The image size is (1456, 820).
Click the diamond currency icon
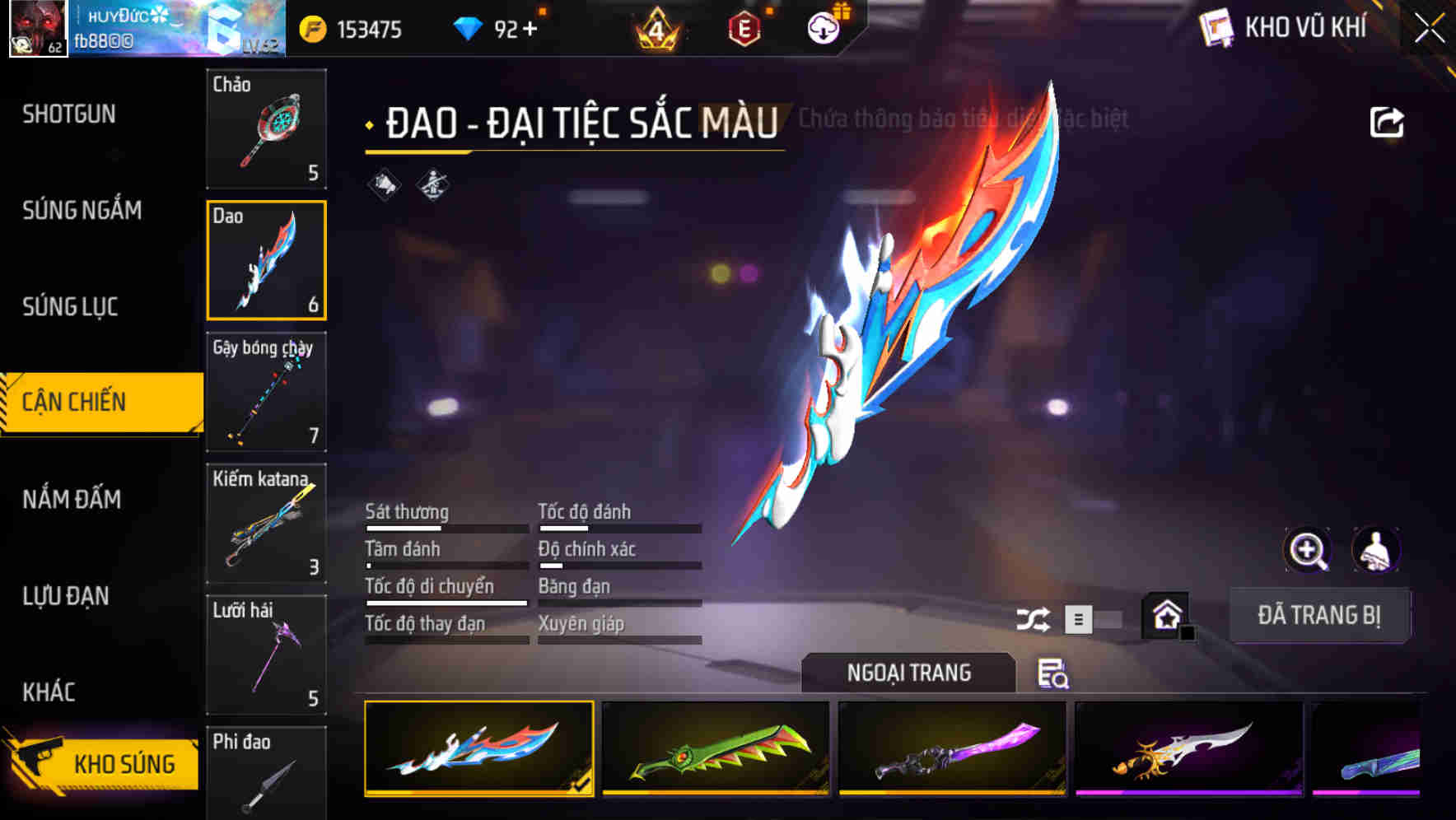click(466, 28)
